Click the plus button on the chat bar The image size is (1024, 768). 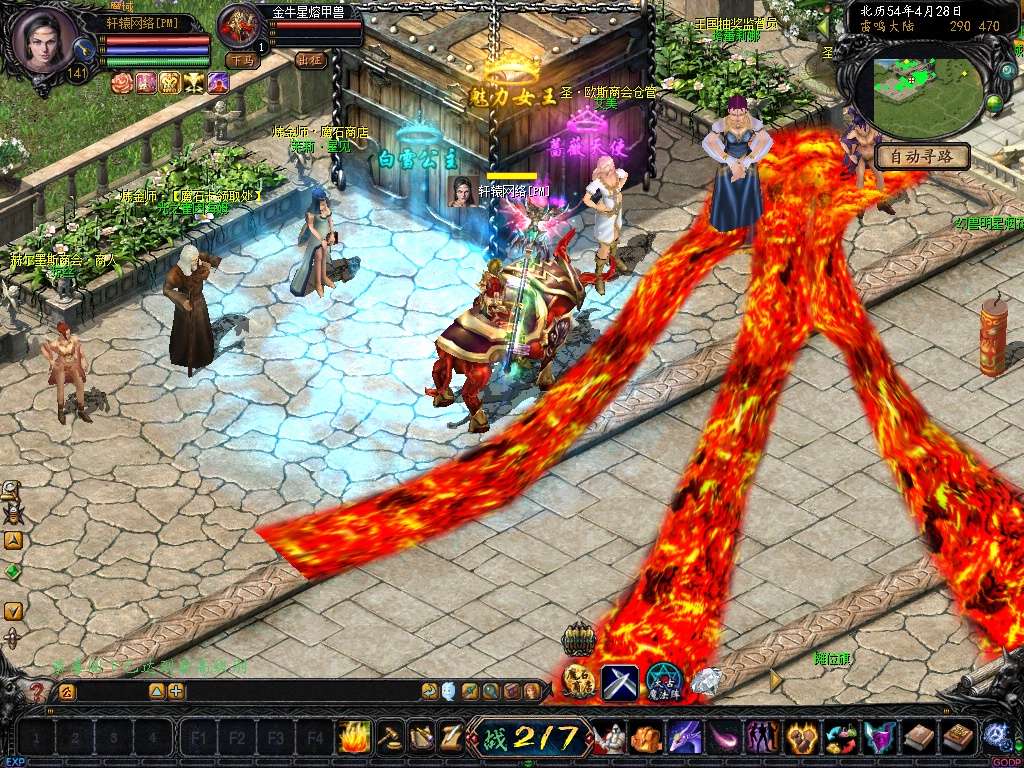176,691
